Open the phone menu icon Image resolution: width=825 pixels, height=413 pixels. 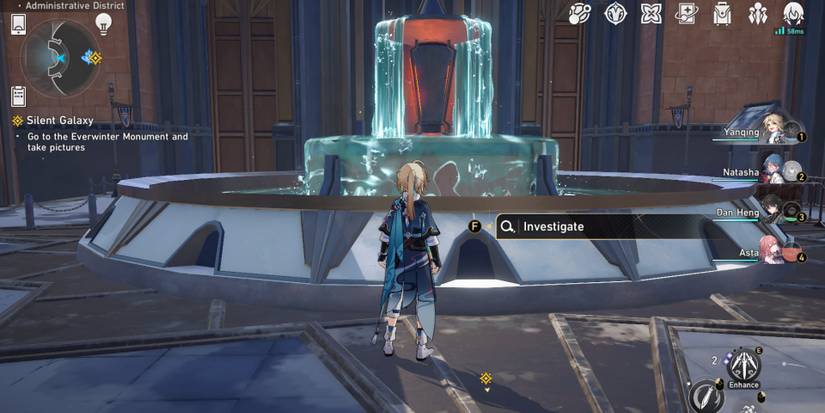pyautogui.click(x=17, y=26)
